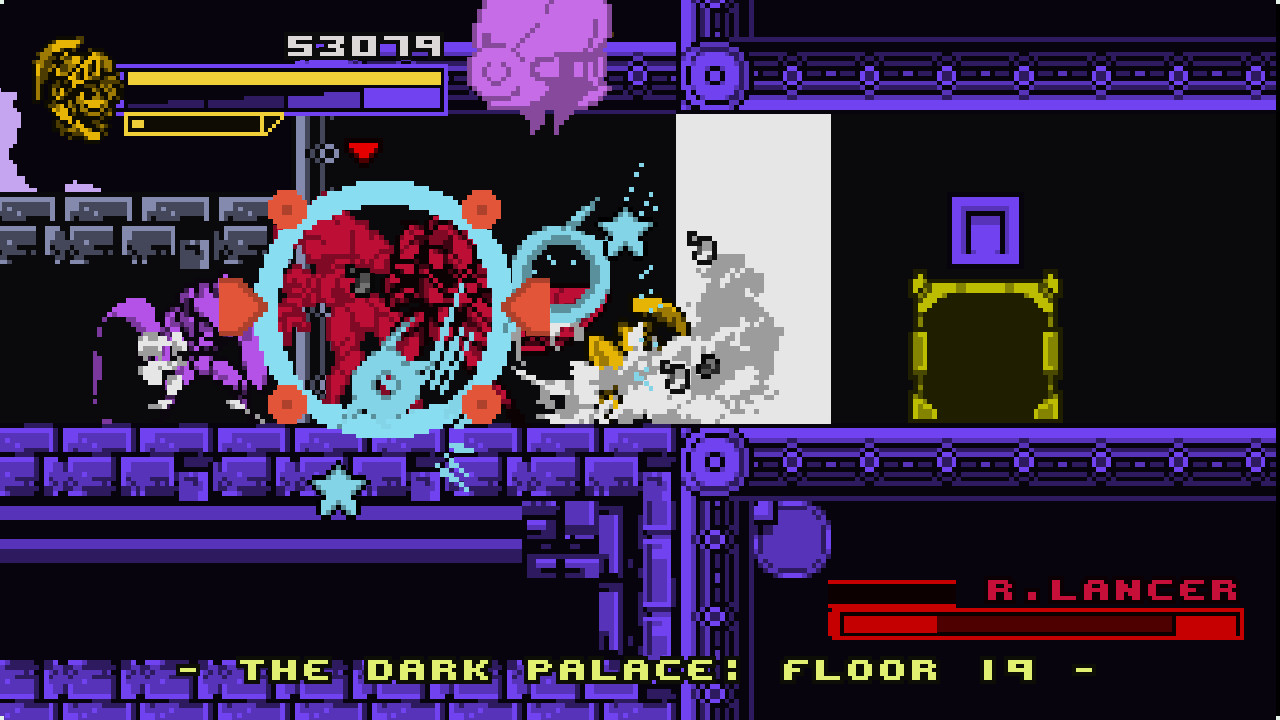The width and height of the screenshot is (1280, 720).
Task: Click the red arrow indicator above the boss
Action: pos(363,149)
